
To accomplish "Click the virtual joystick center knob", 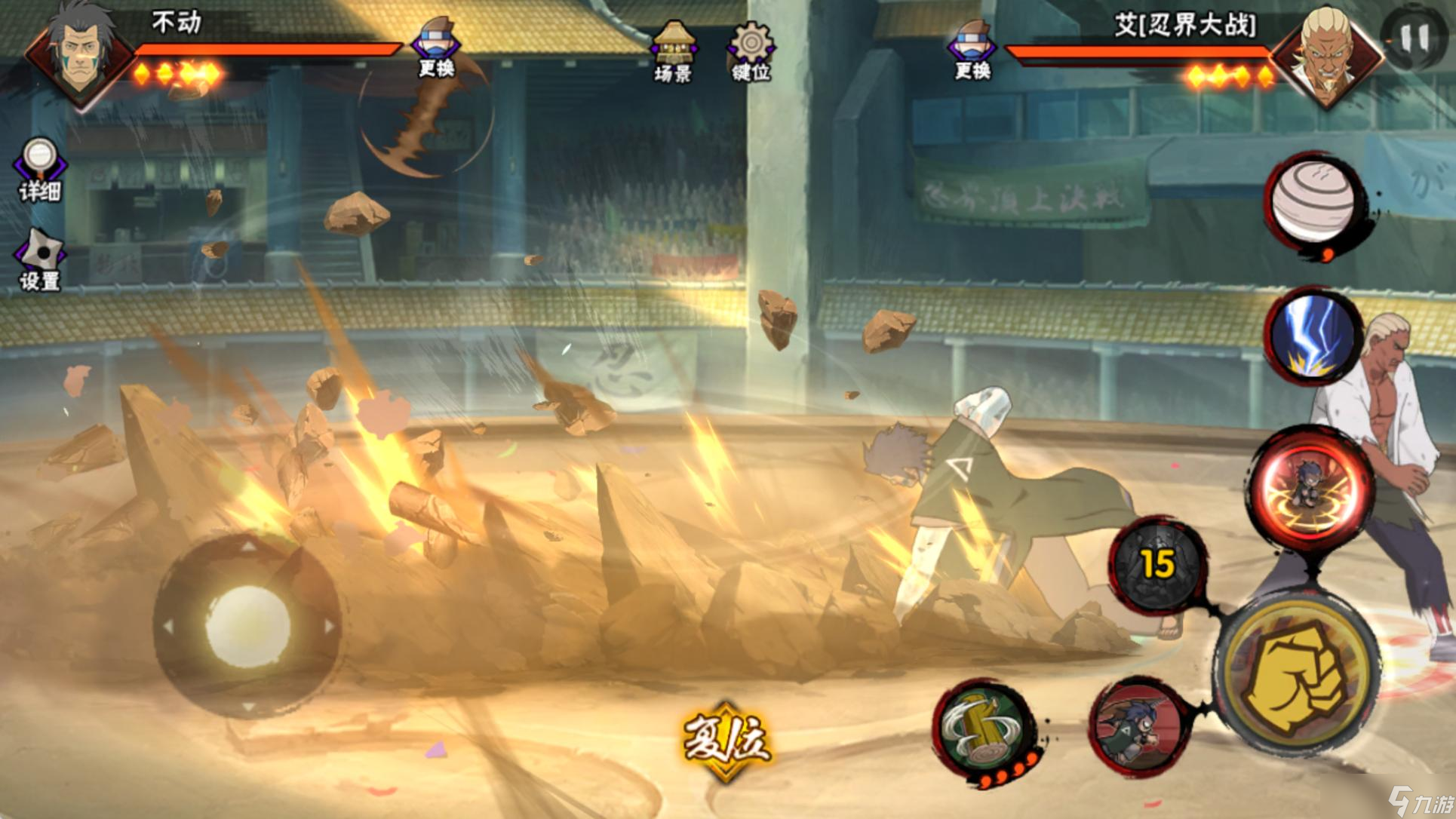I will [247, 626].
